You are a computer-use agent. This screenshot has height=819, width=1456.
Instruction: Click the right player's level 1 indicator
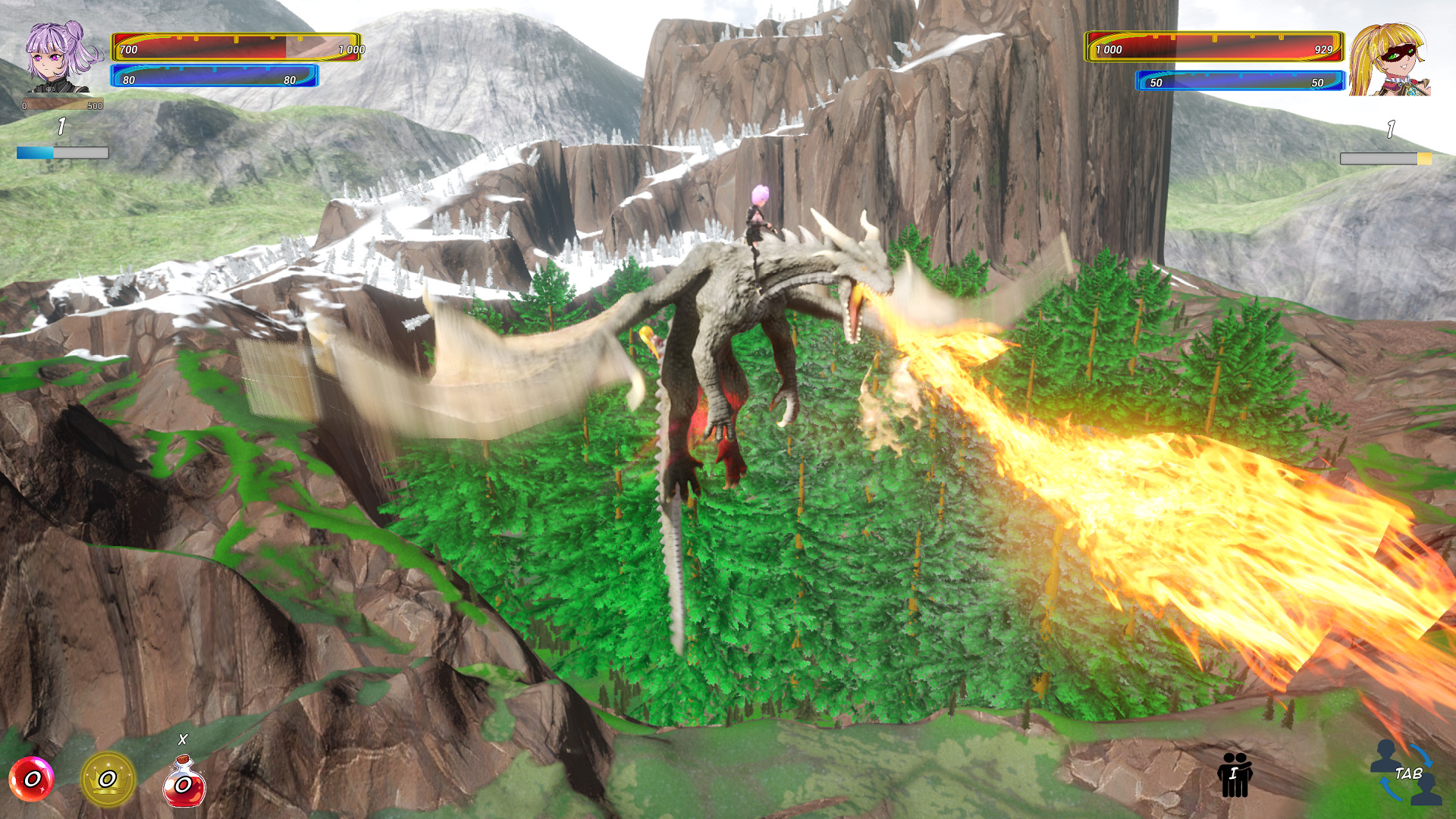(1391, 129)
